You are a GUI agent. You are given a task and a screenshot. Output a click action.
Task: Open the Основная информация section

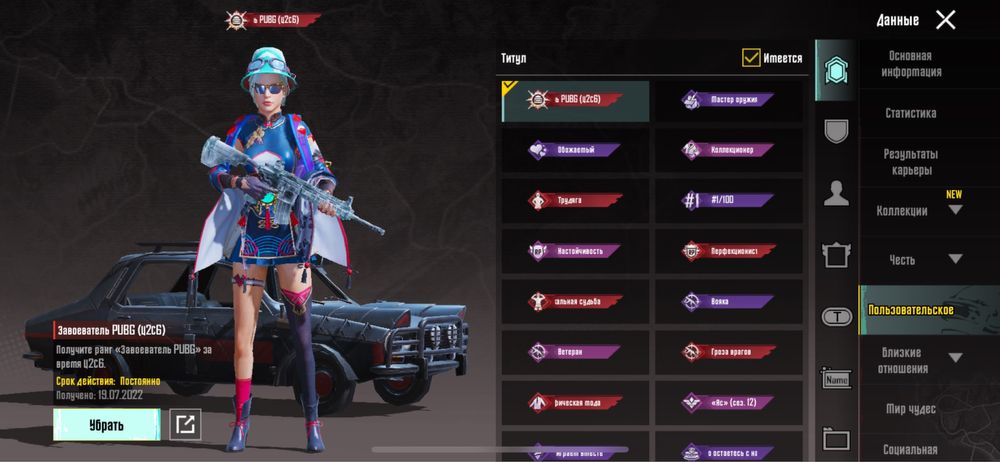coord(910,64)
